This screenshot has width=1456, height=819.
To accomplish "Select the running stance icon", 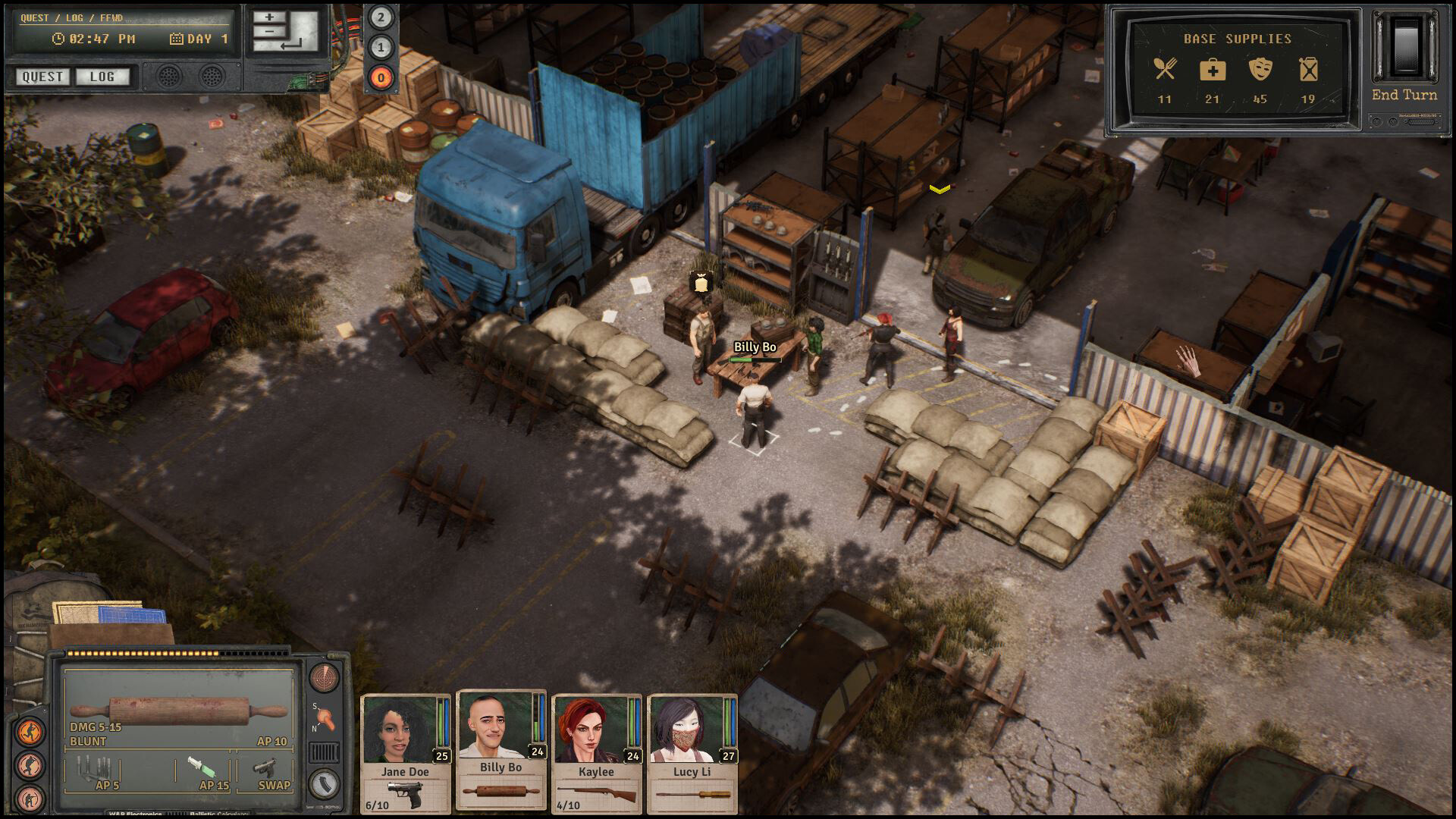I will point(30,729).
